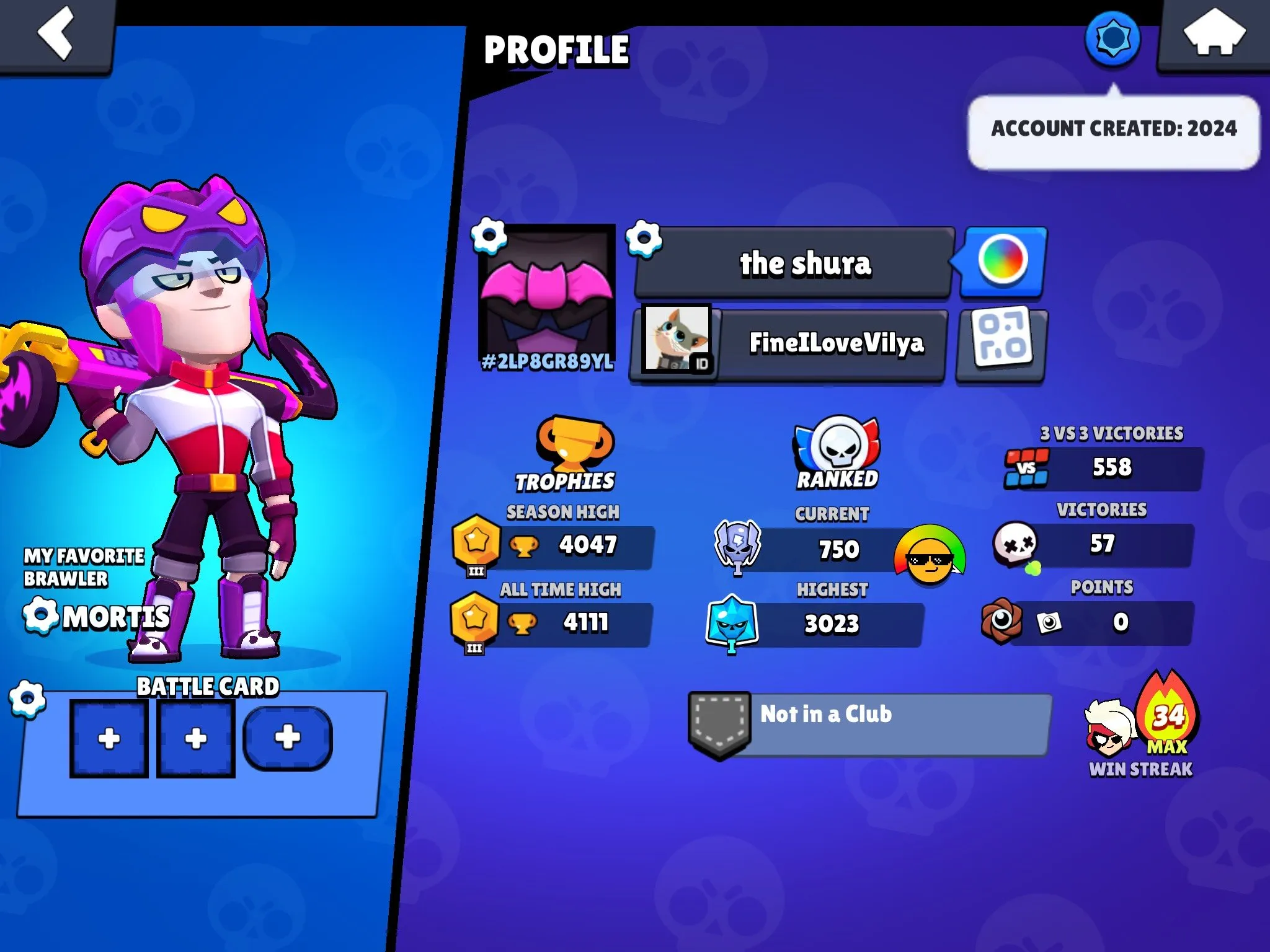Tap the blue account info badge
Screen dimensions: 1270x952
coord(1112,38)
